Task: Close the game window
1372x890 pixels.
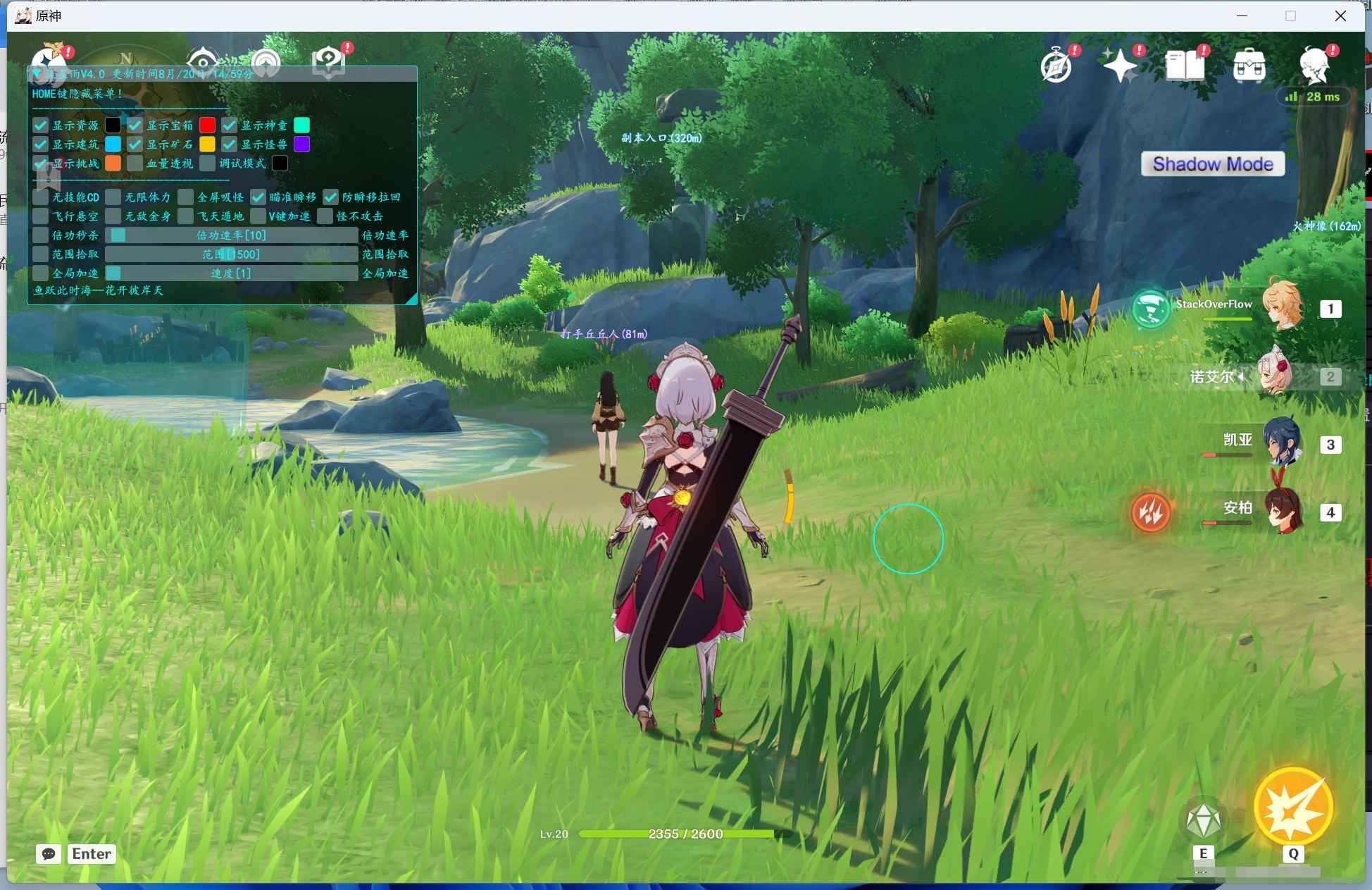Action: (x=1340, y=16)
